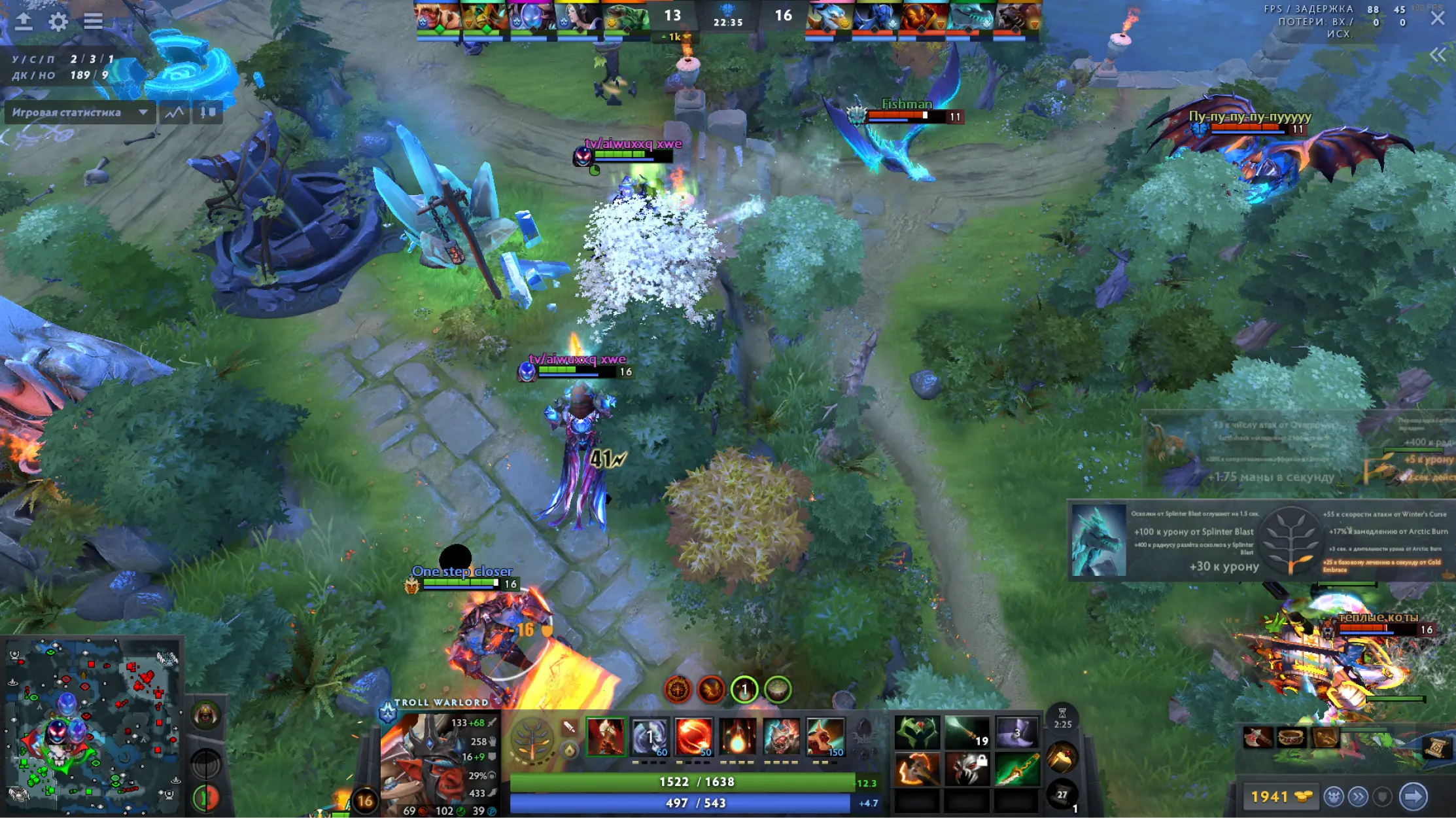Collapse the right panel with double chevron
The width and height of the screenshot is (1456, 818).
(1437, 55)
